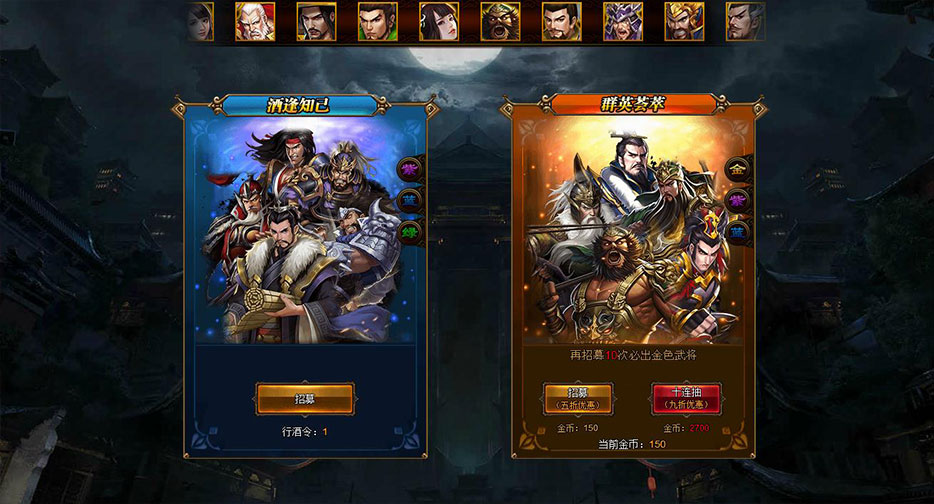This screenshot has height=504, width=934.
Task: Choose the black-haired lady with white hairpin
Action: pyautogui.click(x=439, y=21)
